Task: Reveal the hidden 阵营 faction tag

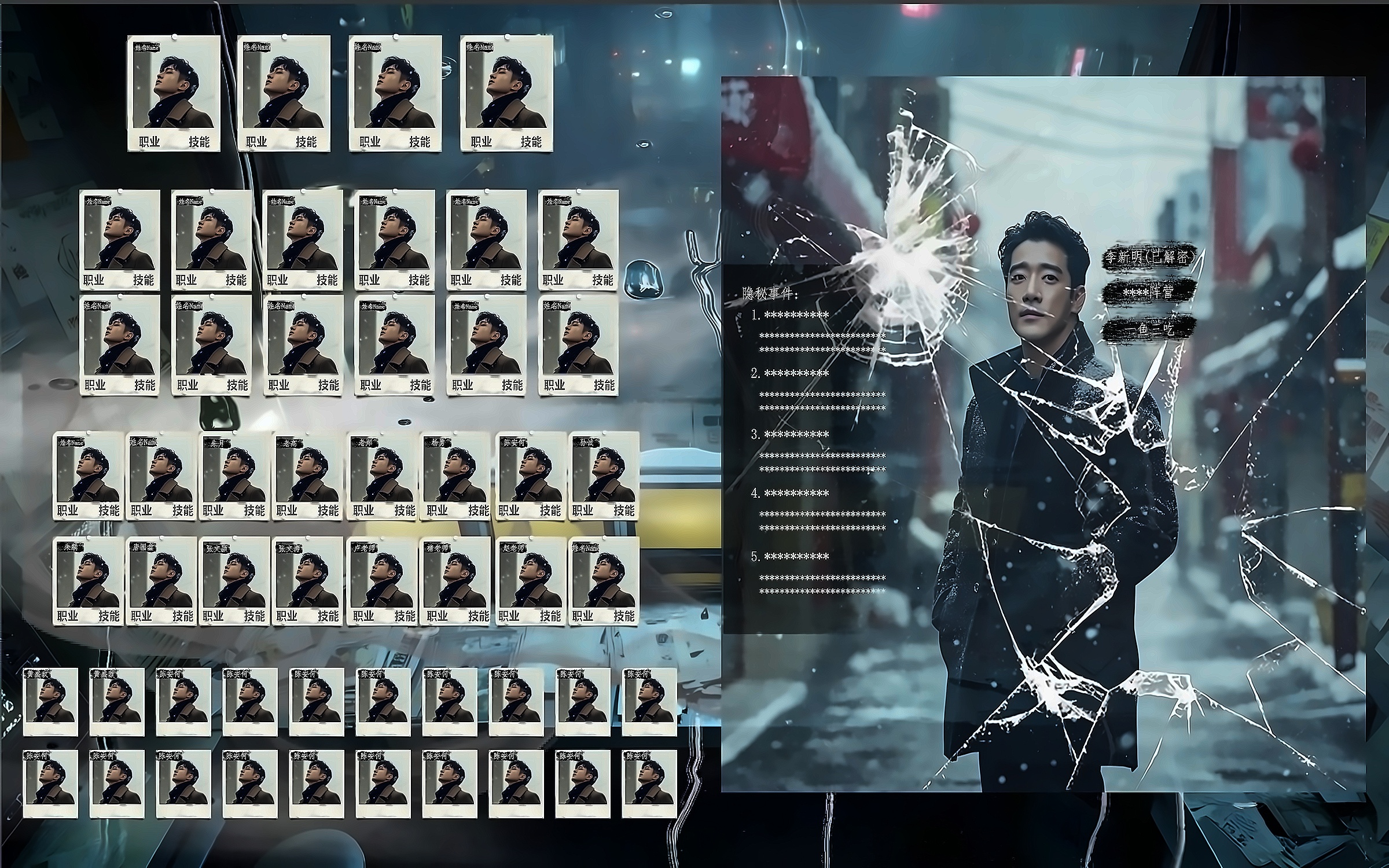Action: click(x=1149, y=293)
